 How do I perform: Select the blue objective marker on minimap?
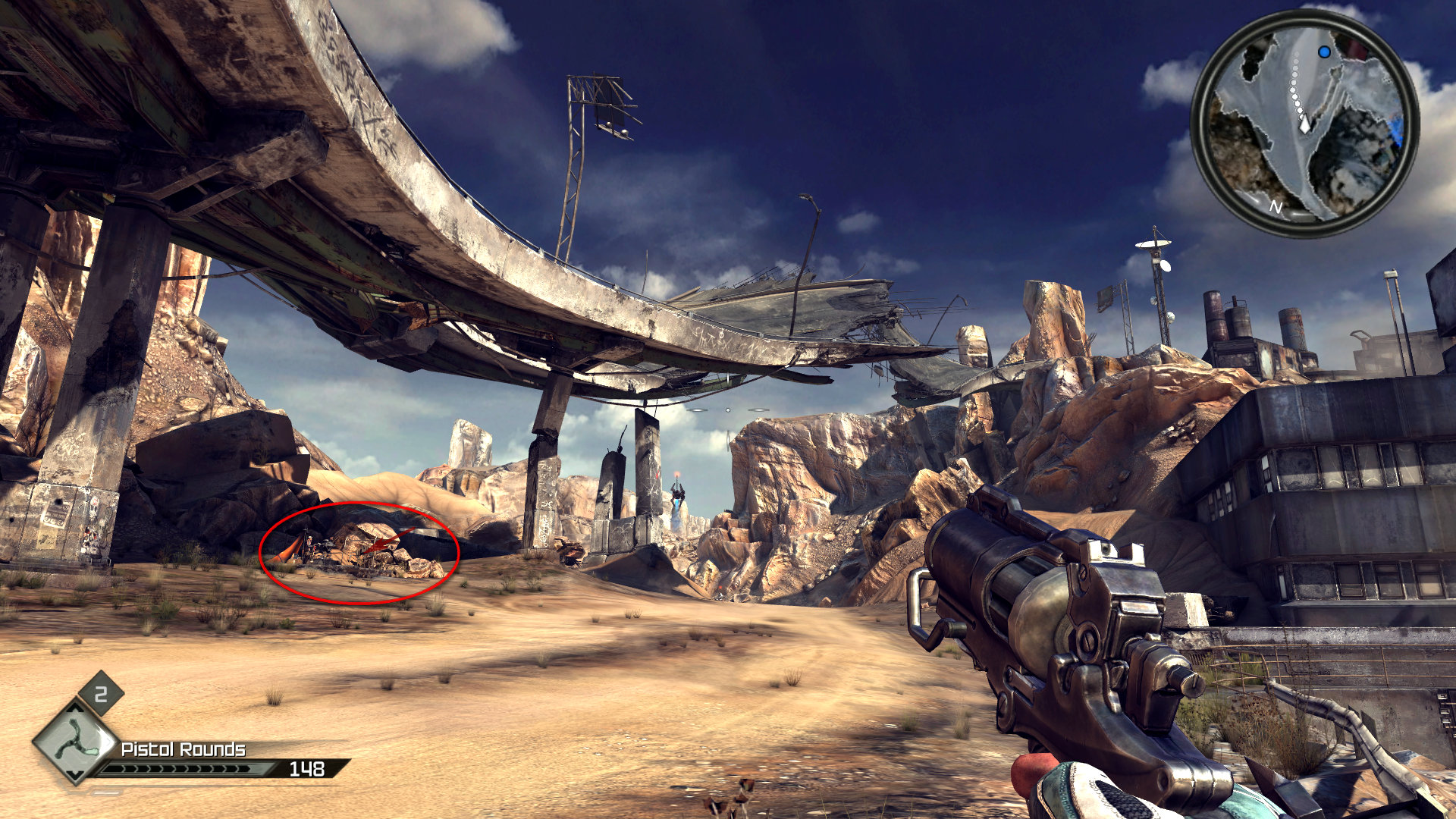[1324, 52]
